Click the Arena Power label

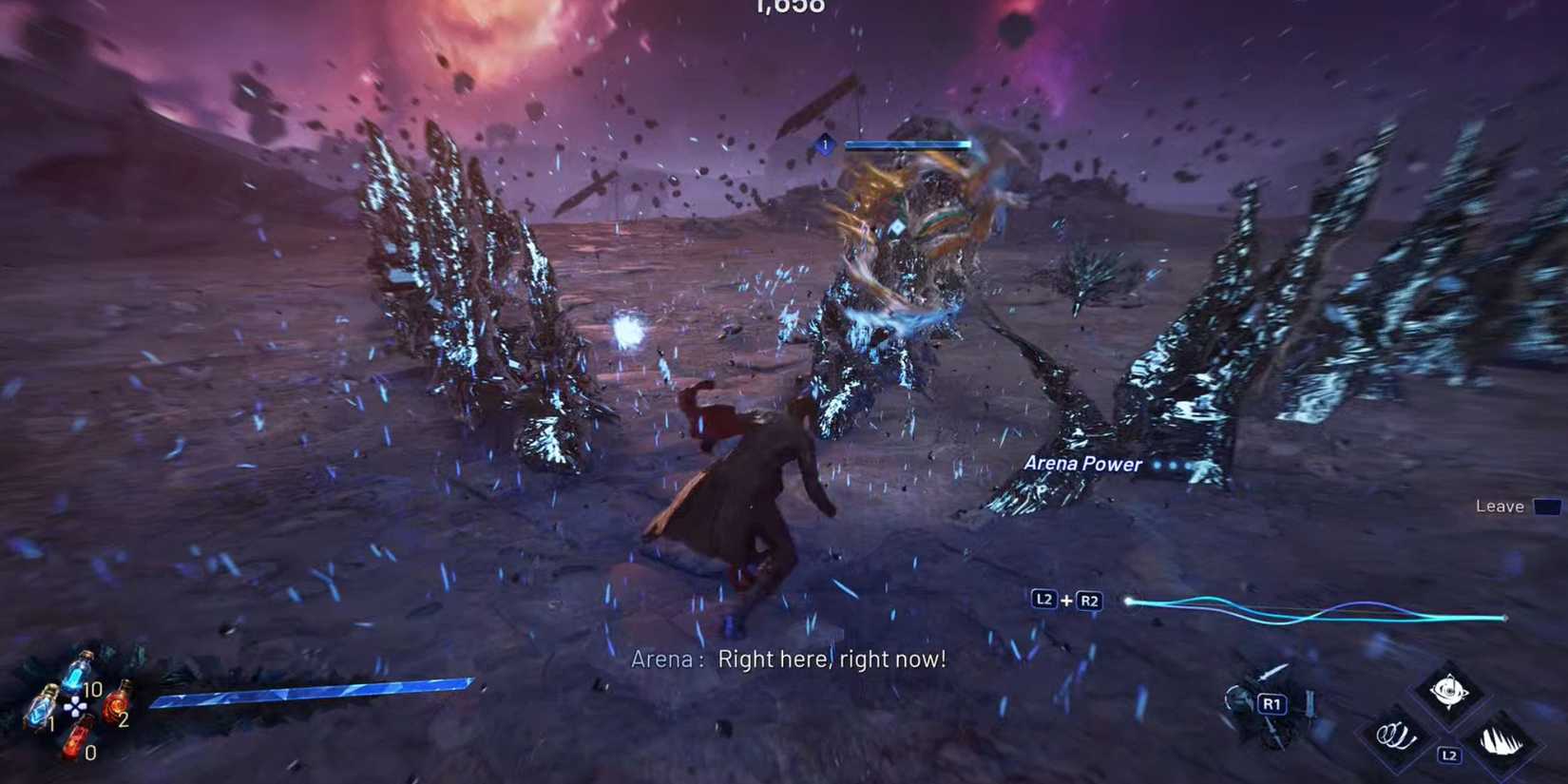click(x=1082, y=464)
